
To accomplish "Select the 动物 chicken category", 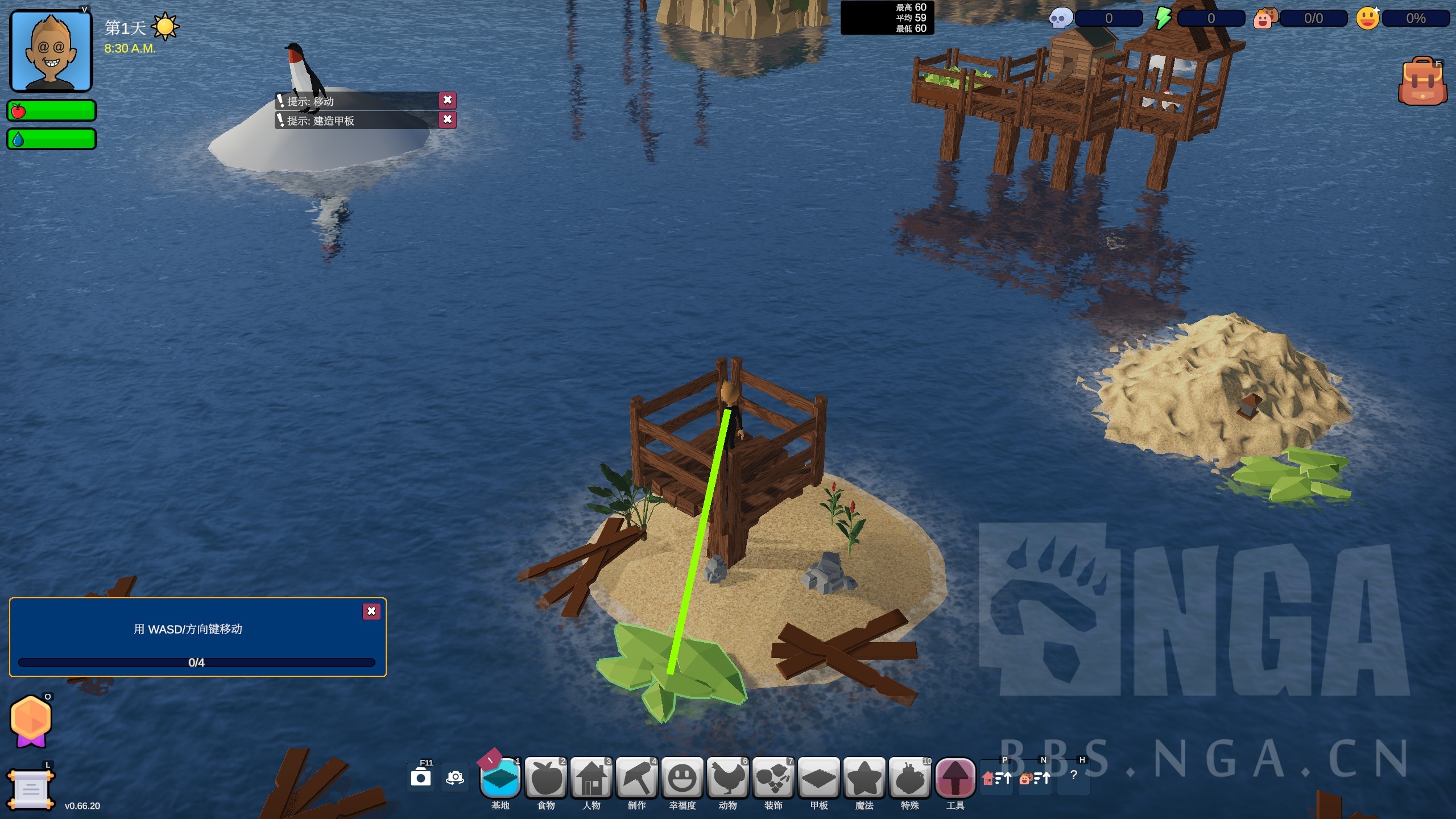I will (x=728, y=777).
